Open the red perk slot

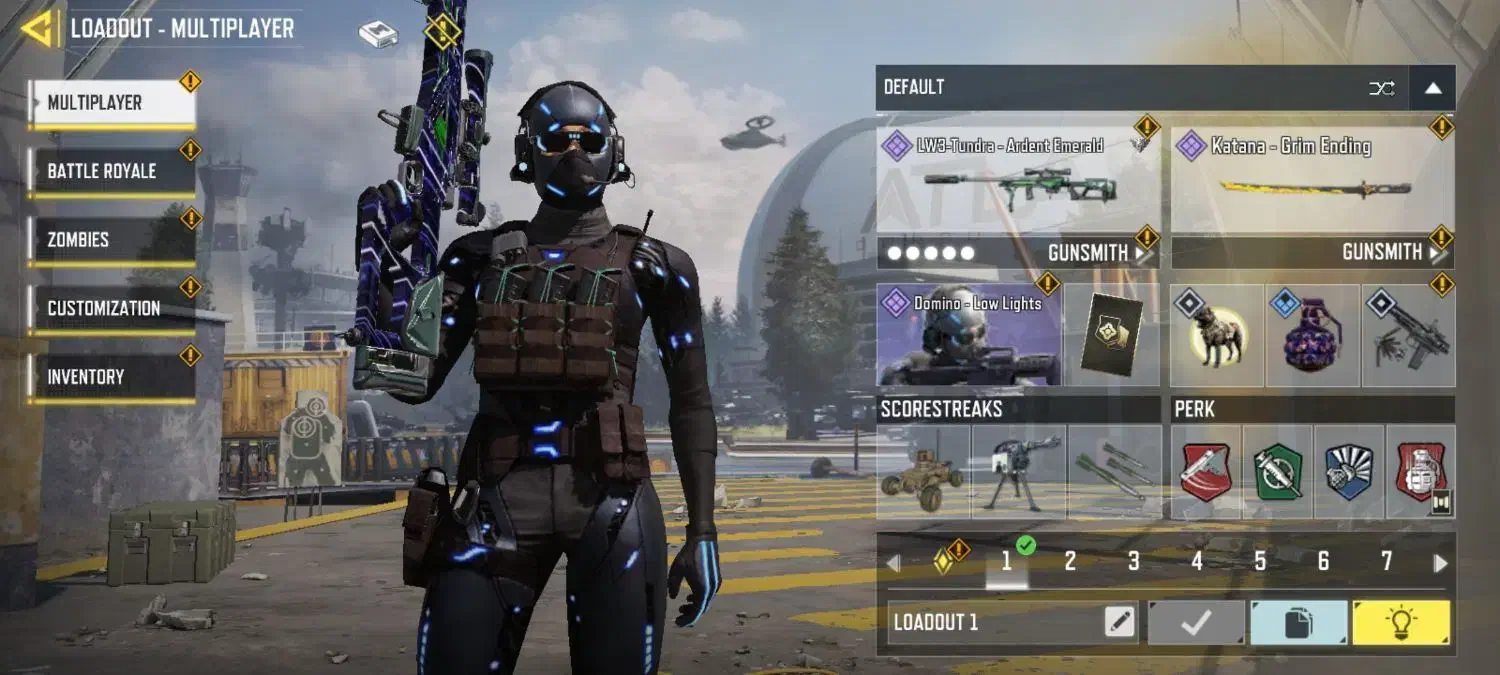[x=1206, y=472]
